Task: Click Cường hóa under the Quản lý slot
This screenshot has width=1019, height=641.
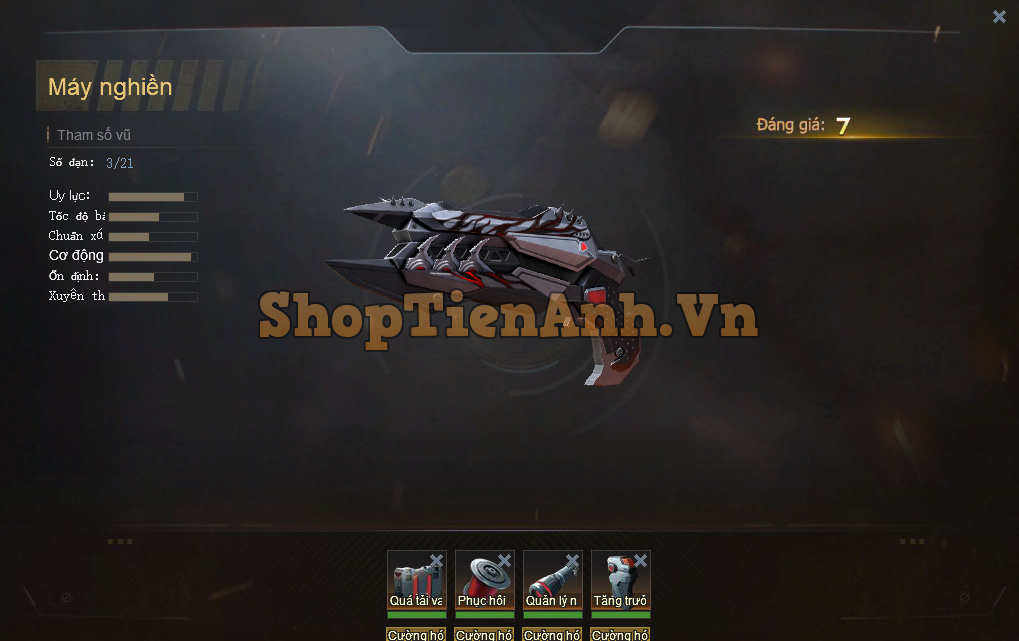Action: (x=552, y=634)
